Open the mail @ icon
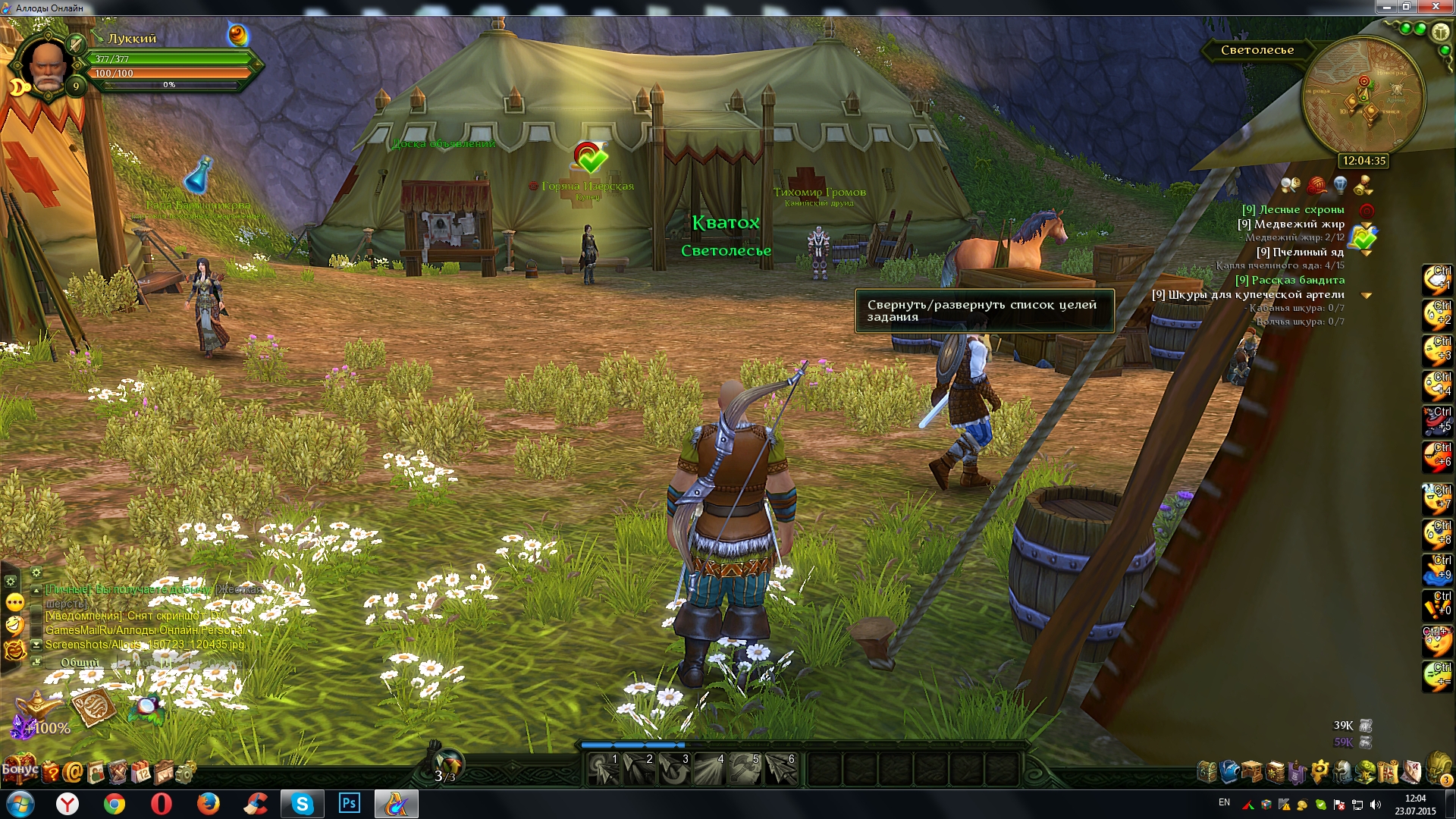The image size is (1456, 819). click(x=73, y=773)
